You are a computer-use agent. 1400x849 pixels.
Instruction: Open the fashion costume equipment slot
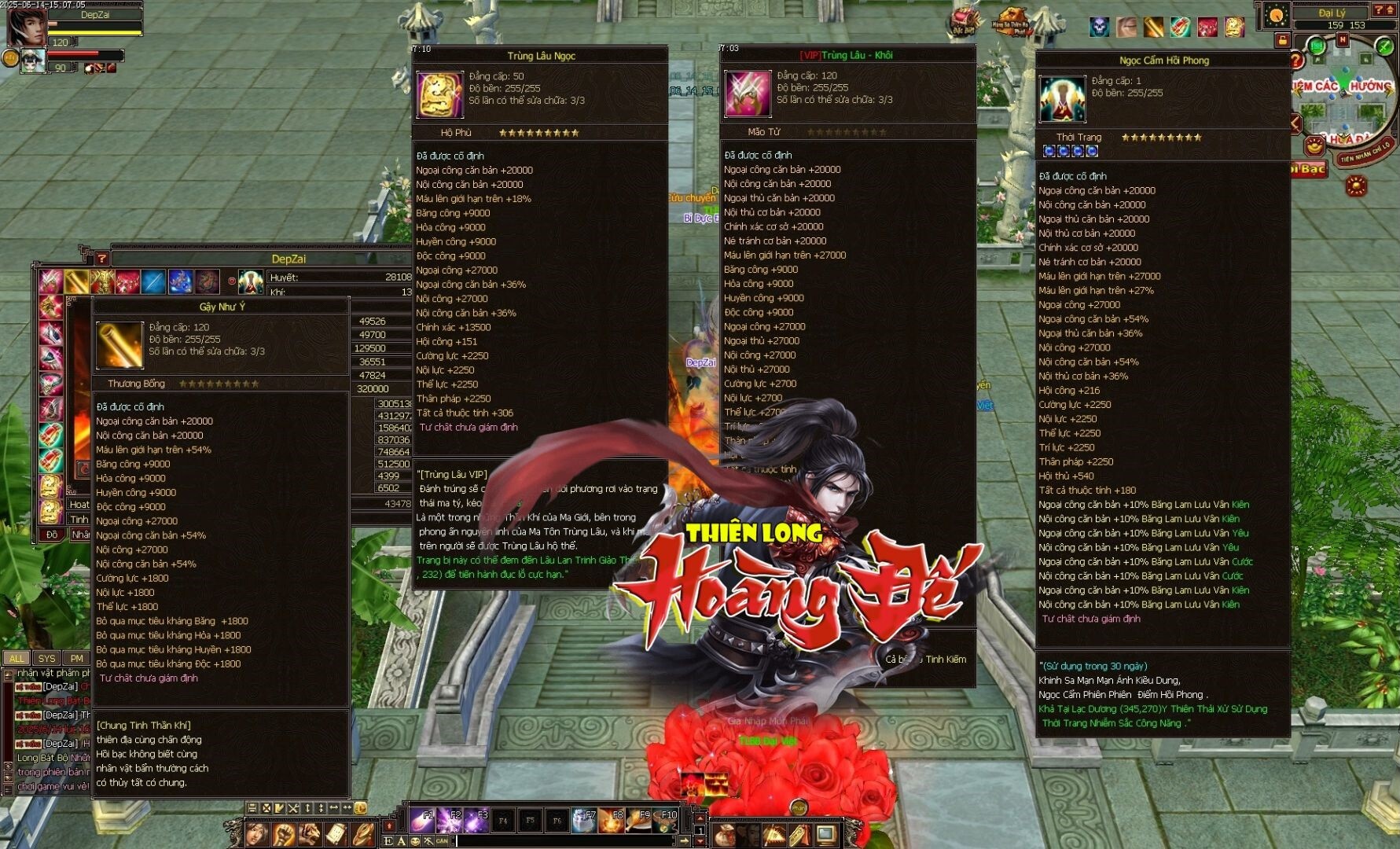coord(251,281)
